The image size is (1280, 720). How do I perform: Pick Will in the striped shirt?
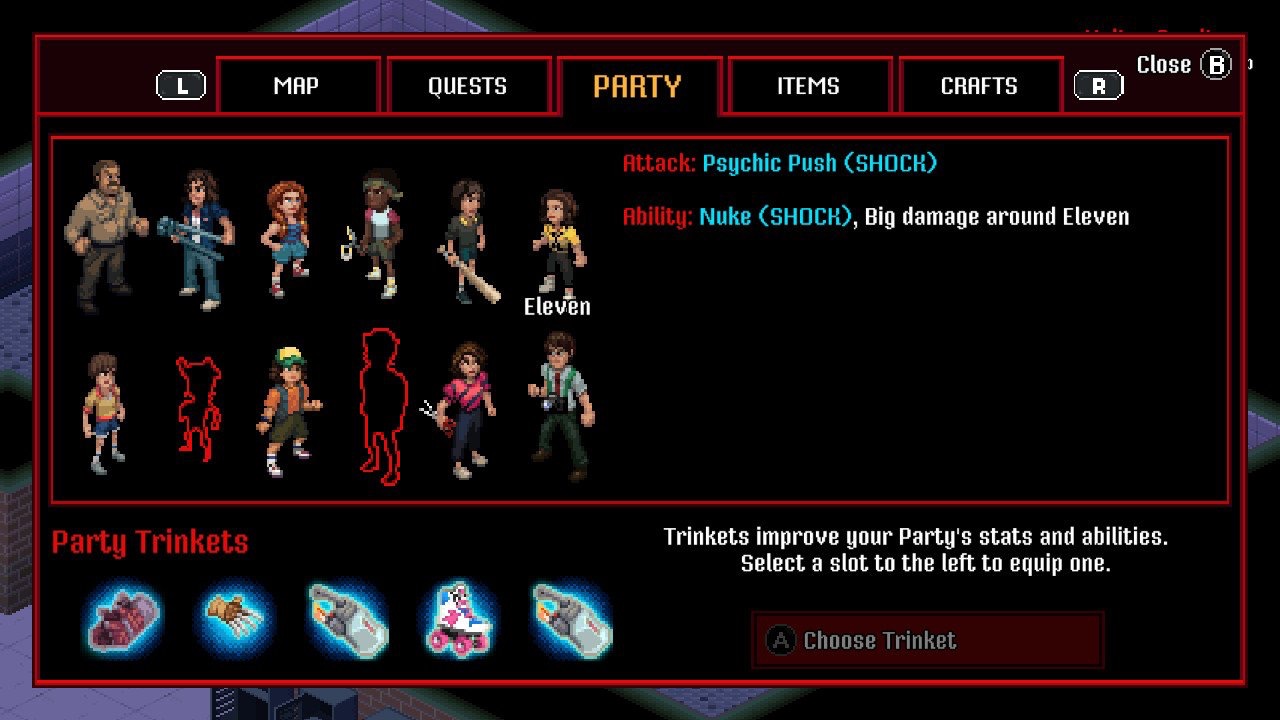(104, 410)
